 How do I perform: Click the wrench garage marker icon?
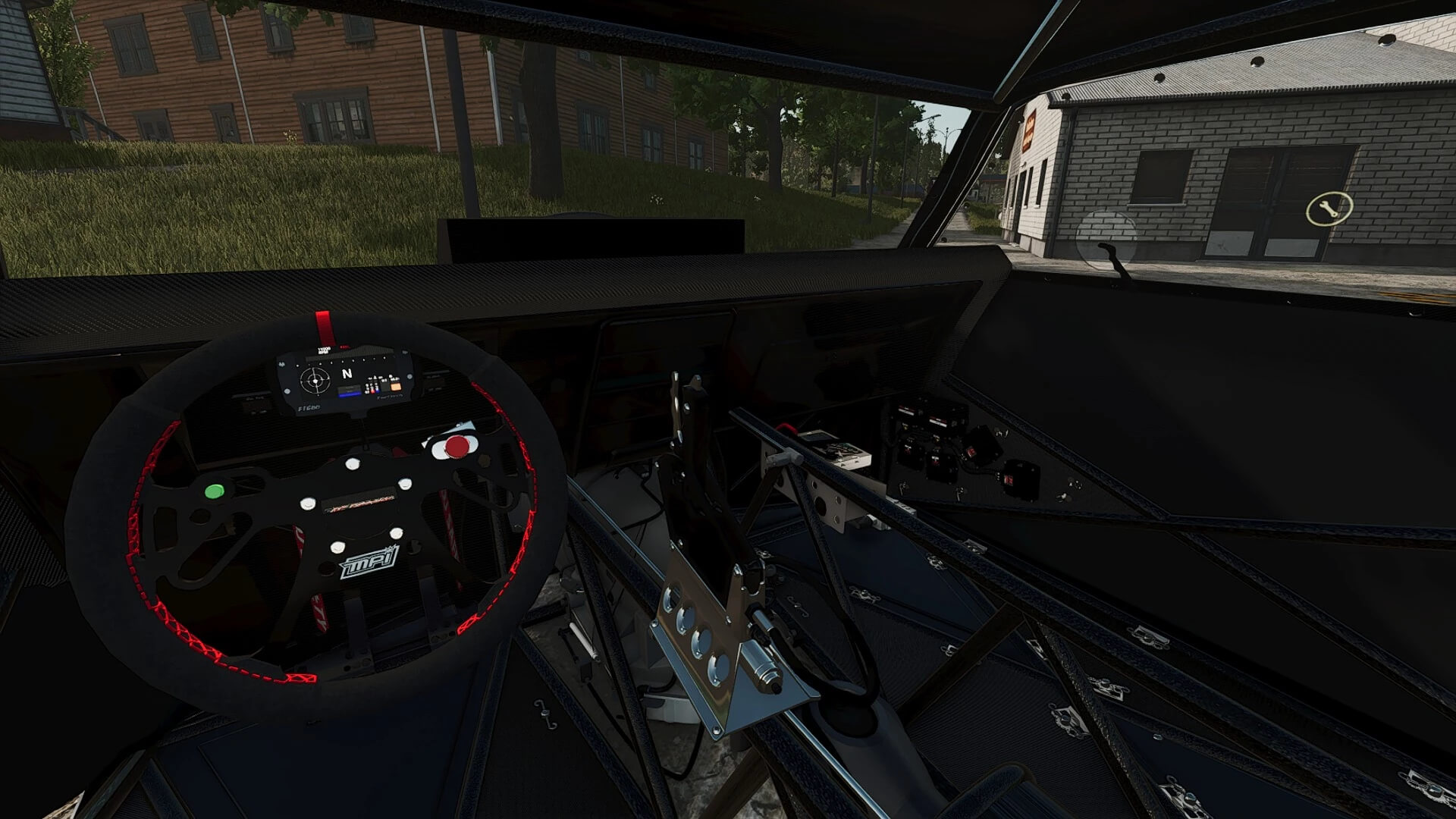point(1329,209)
